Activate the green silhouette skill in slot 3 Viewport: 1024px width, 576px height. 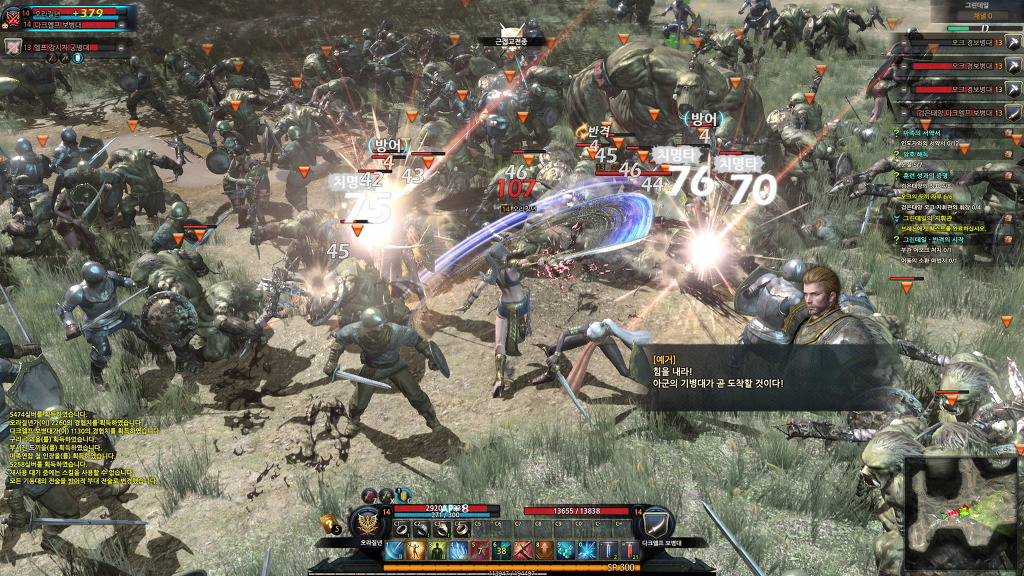(x=437, y=550)
